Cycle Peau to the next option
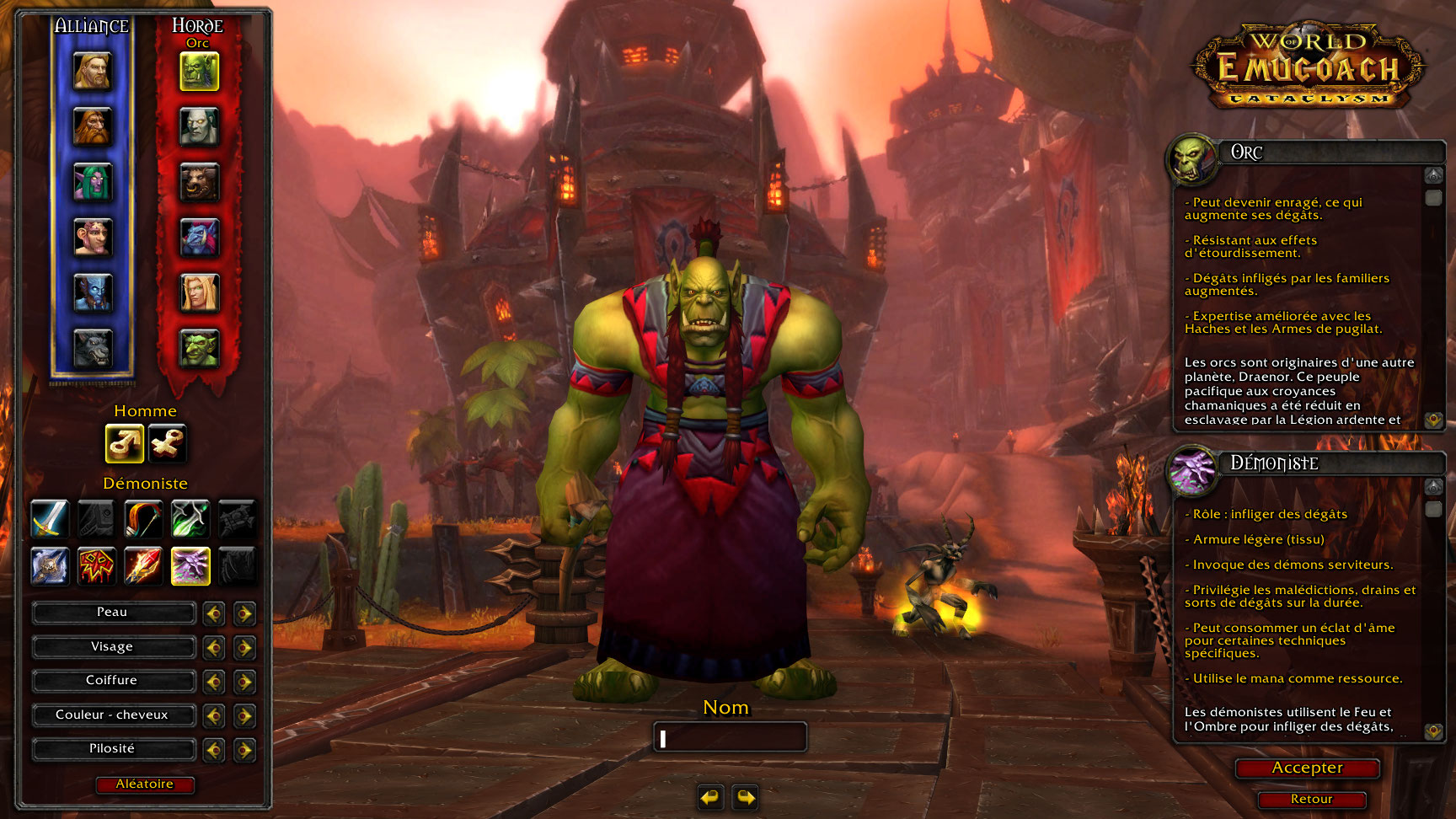The height and width of the screenshot is (819, 1456). pyautogui.click(x=244, y=613)
